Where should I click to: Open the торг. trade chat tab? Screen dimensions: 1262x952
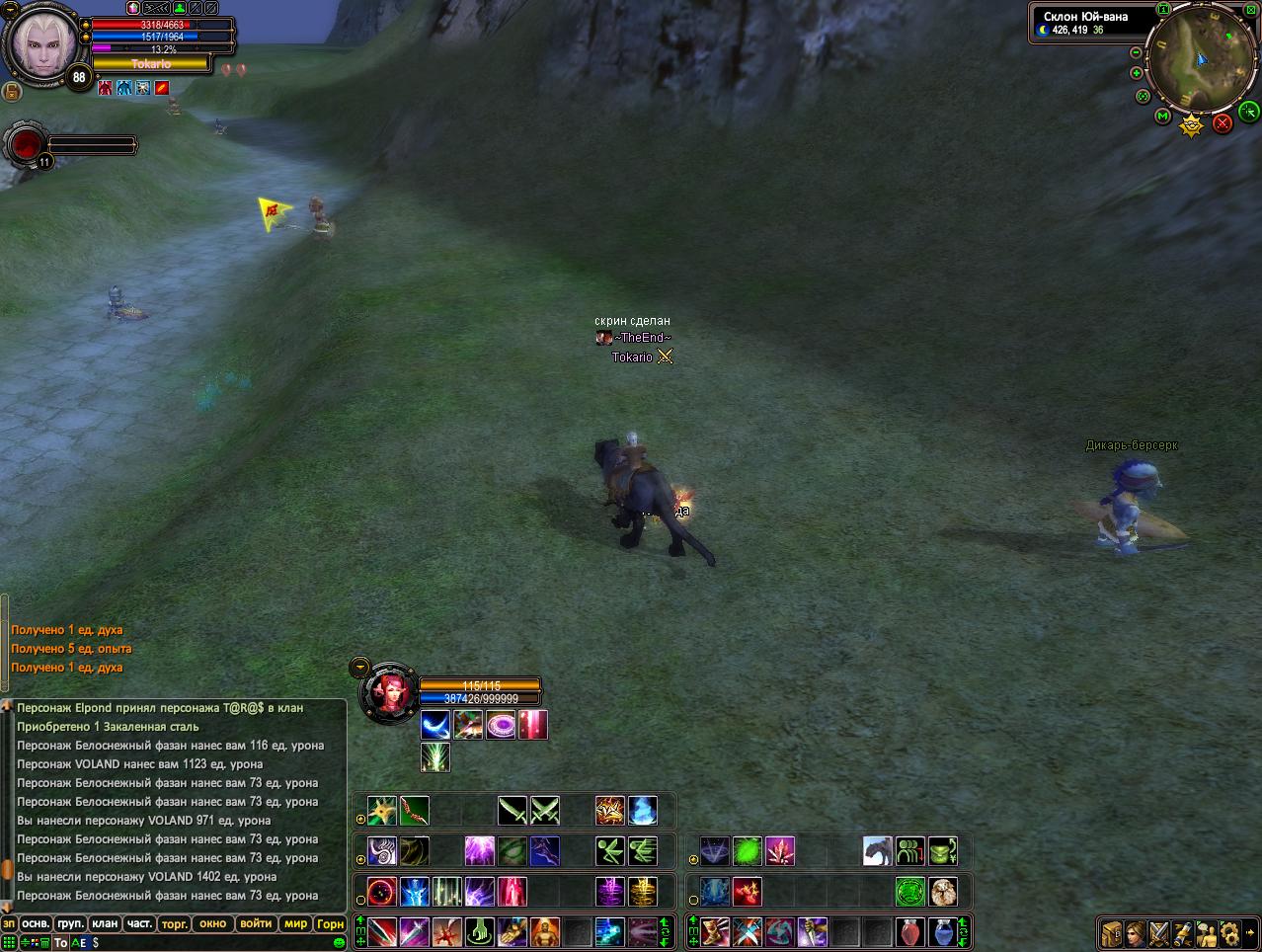175,924
